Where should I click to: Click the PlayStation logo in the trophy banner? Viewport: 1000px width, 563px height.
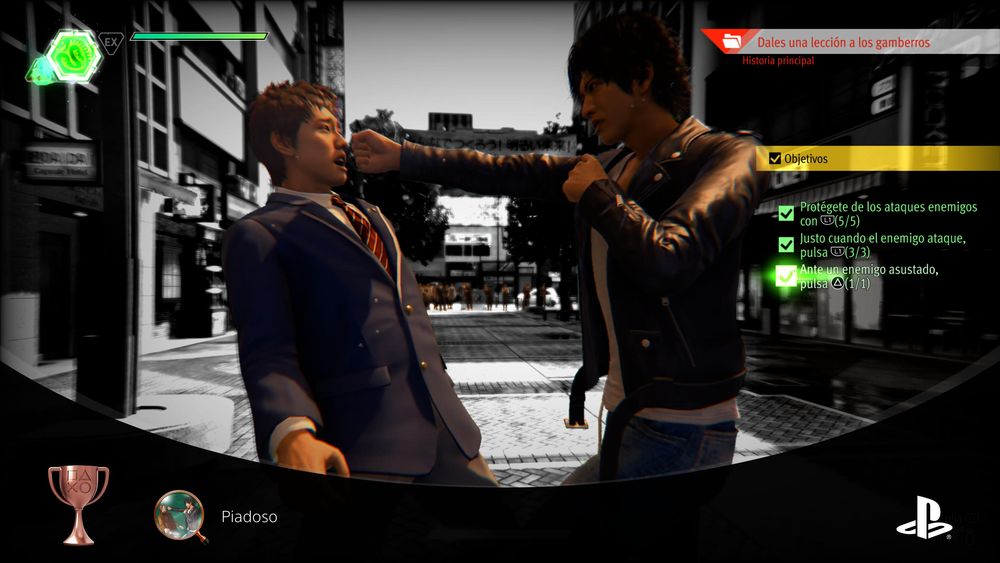pos(922,518)
